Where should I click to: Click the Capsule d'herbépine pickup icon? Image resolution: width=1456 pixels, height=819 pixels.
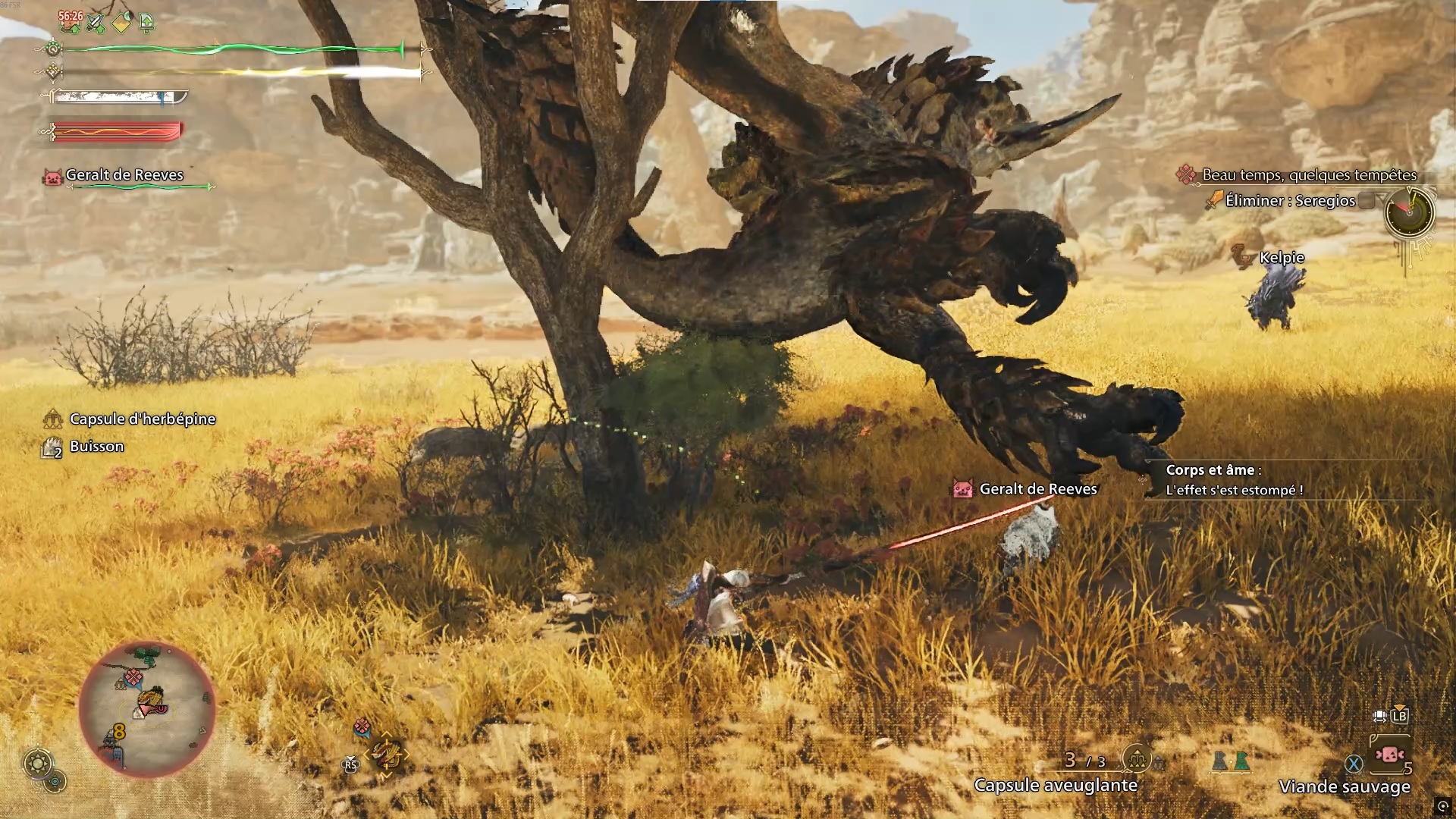click(54, 418)
